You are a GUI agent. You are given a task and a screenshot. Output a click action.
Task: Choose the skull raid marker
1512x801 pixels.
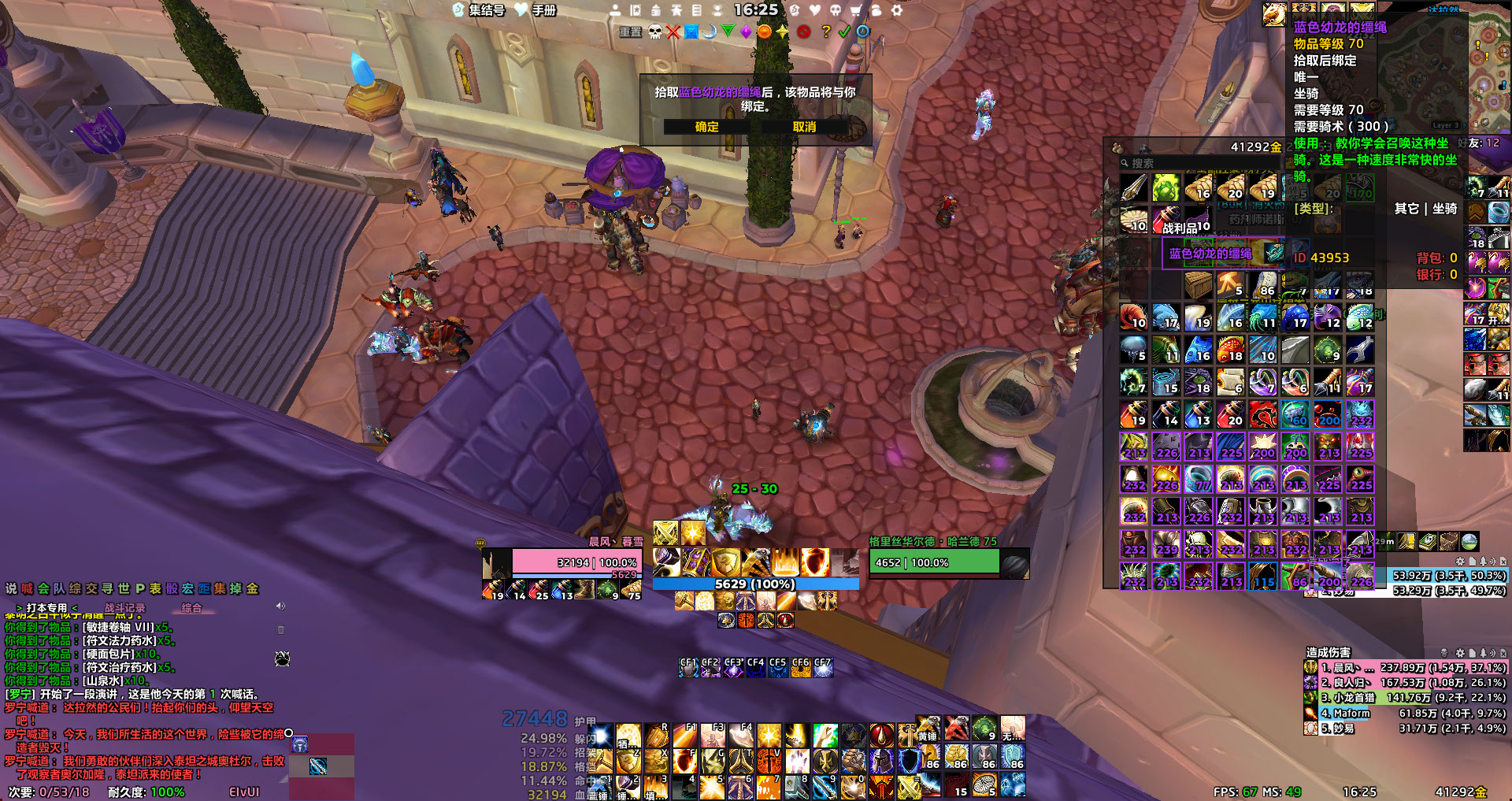654,32
